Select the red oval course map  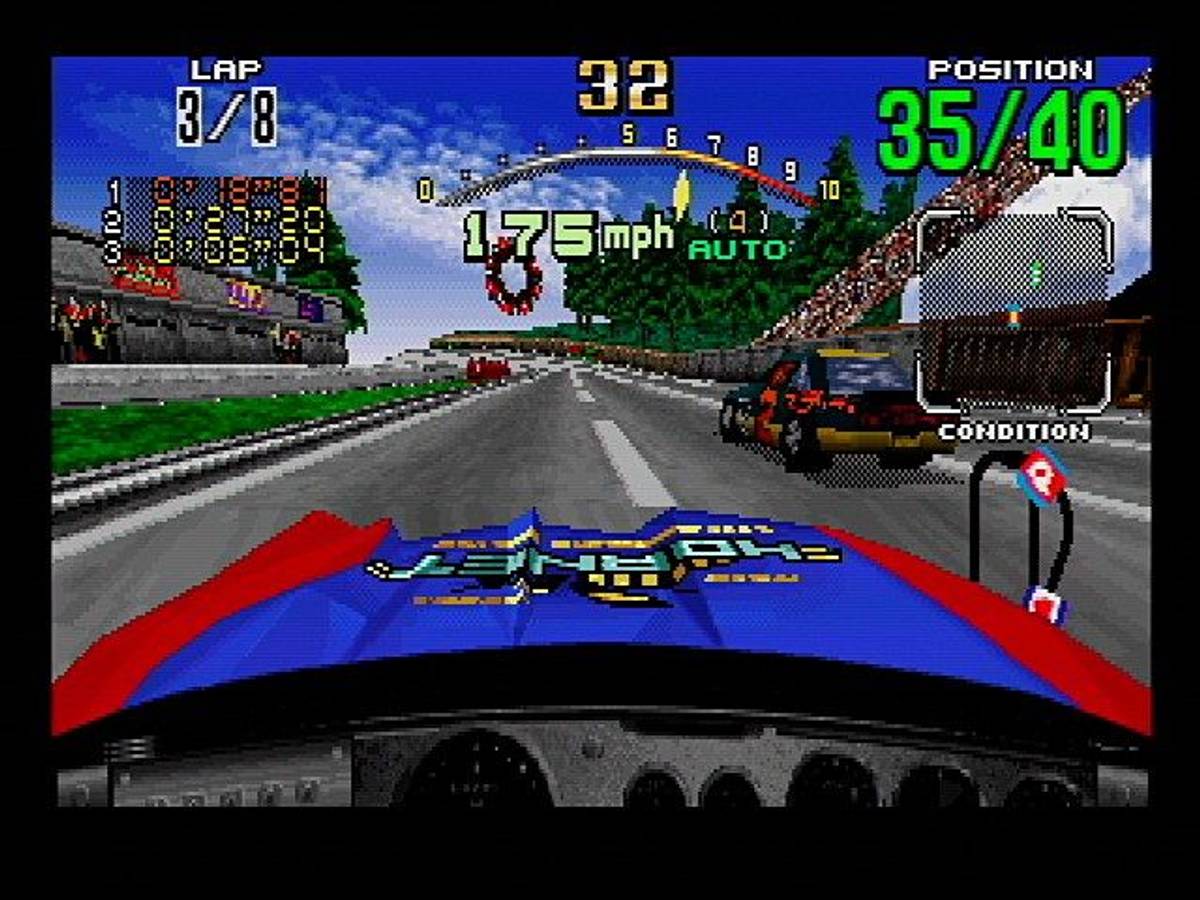[513, 278]
